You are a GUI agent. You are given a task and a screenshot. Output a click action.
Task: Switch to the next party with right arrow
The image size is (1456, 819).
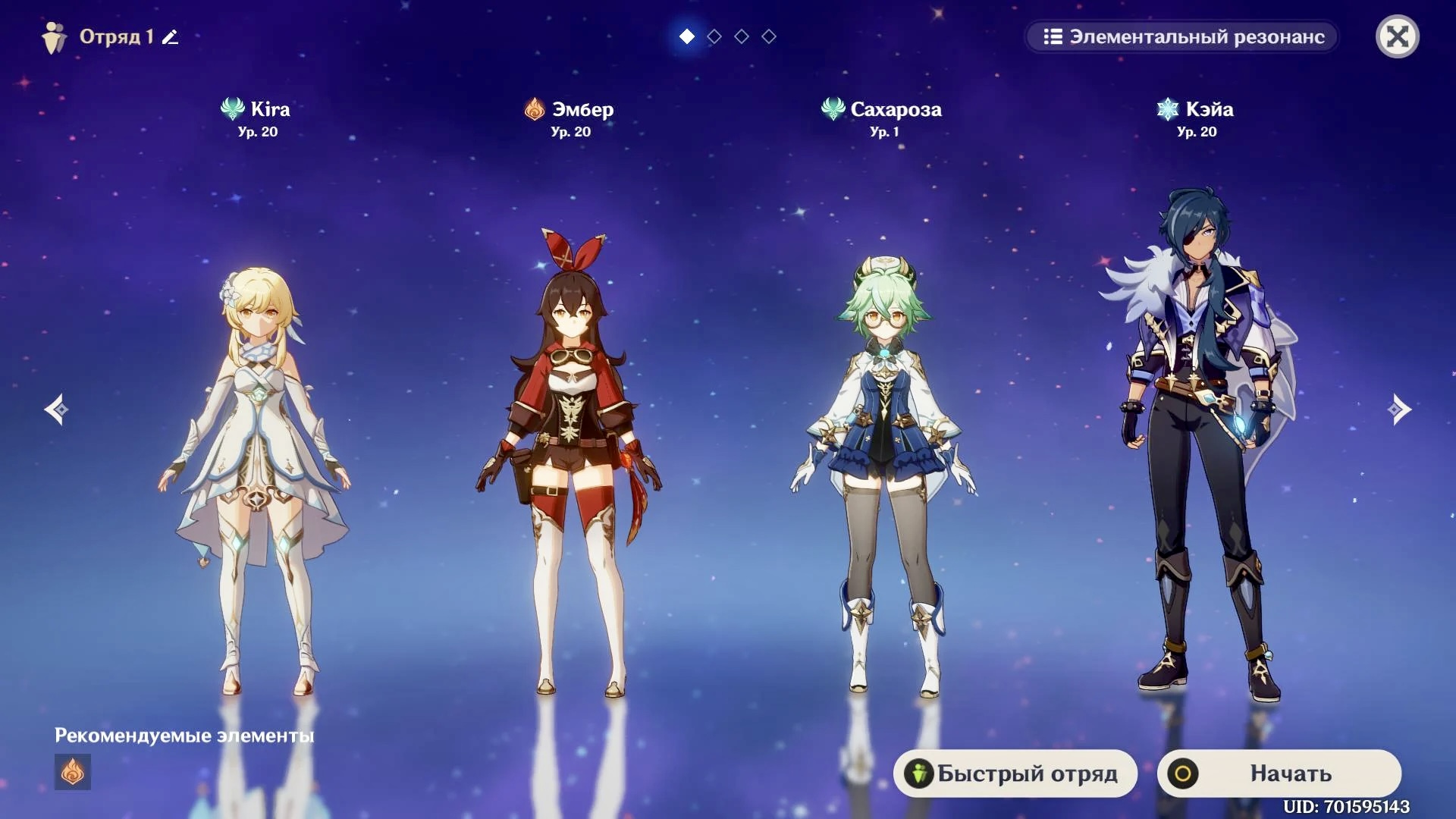coord(1399,409)
